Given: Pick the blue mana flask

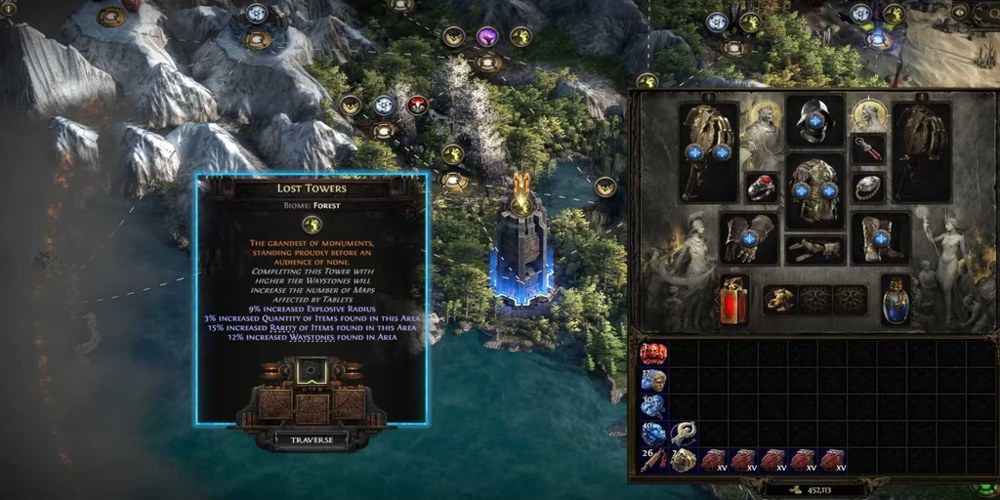Looking at the screenshot, I should click(896, 300).
